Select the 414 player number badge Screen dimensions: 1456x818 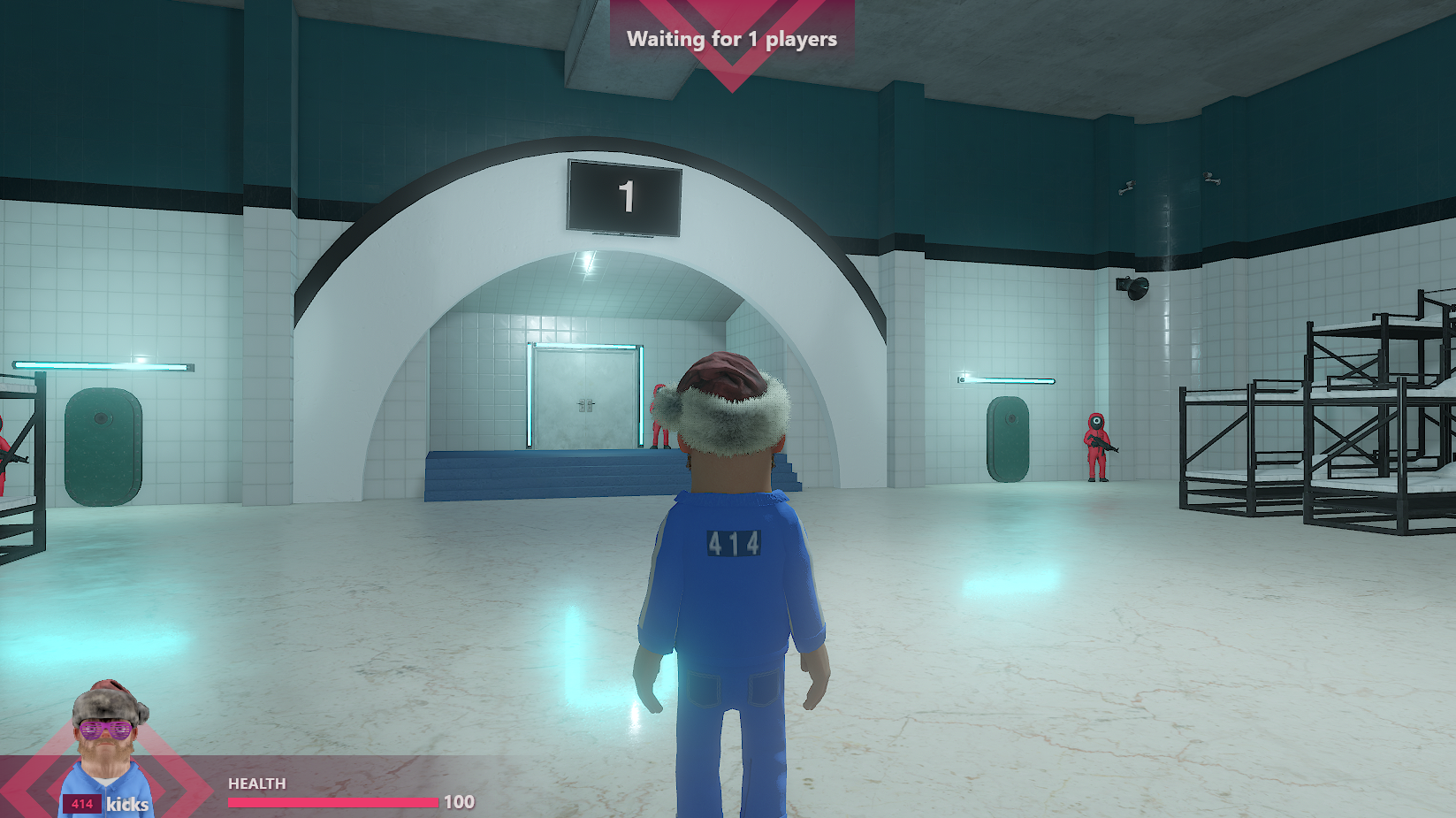tap(80, 801)
